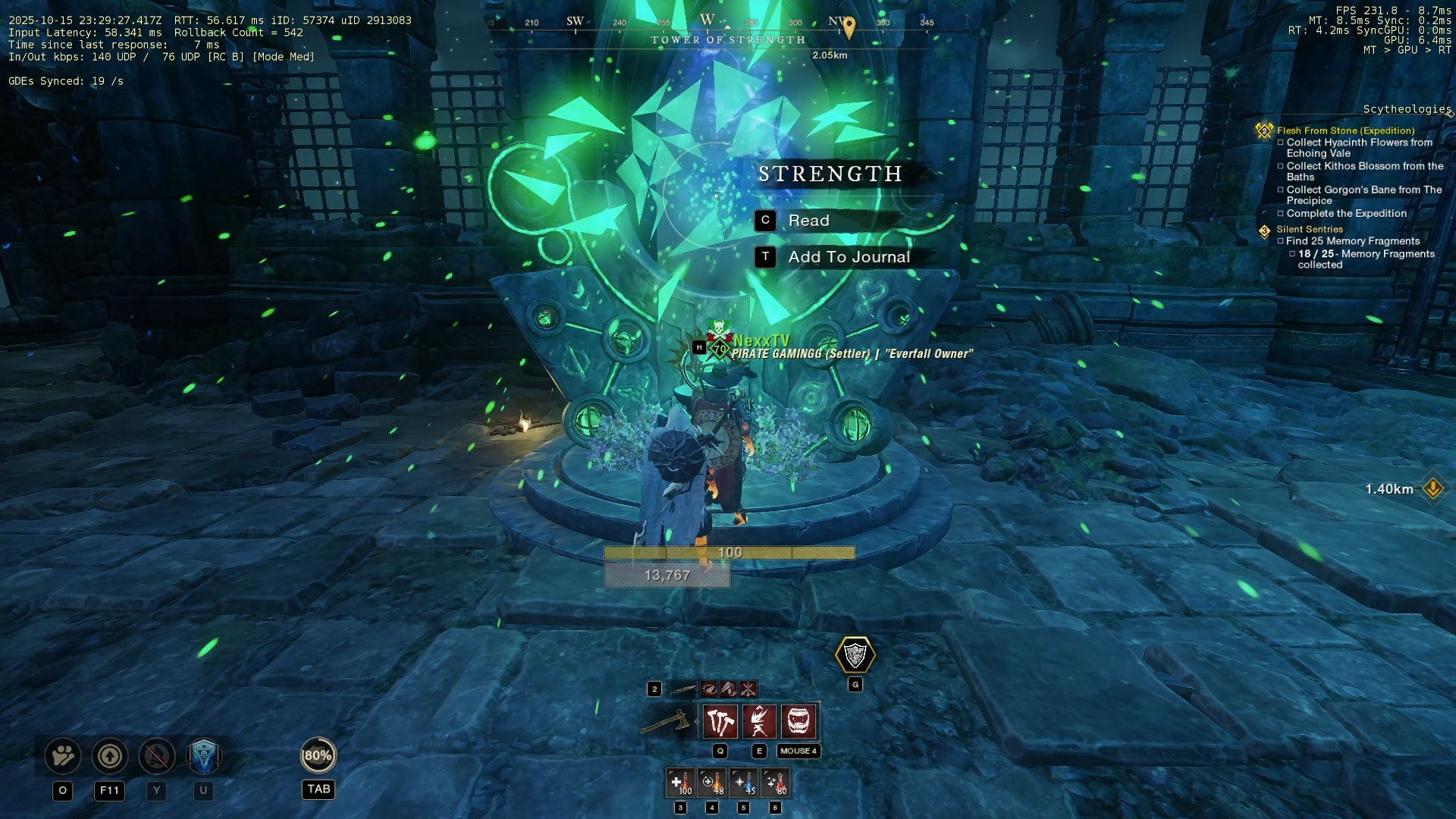Select Add To Journal for Strength

click(849, 257)
